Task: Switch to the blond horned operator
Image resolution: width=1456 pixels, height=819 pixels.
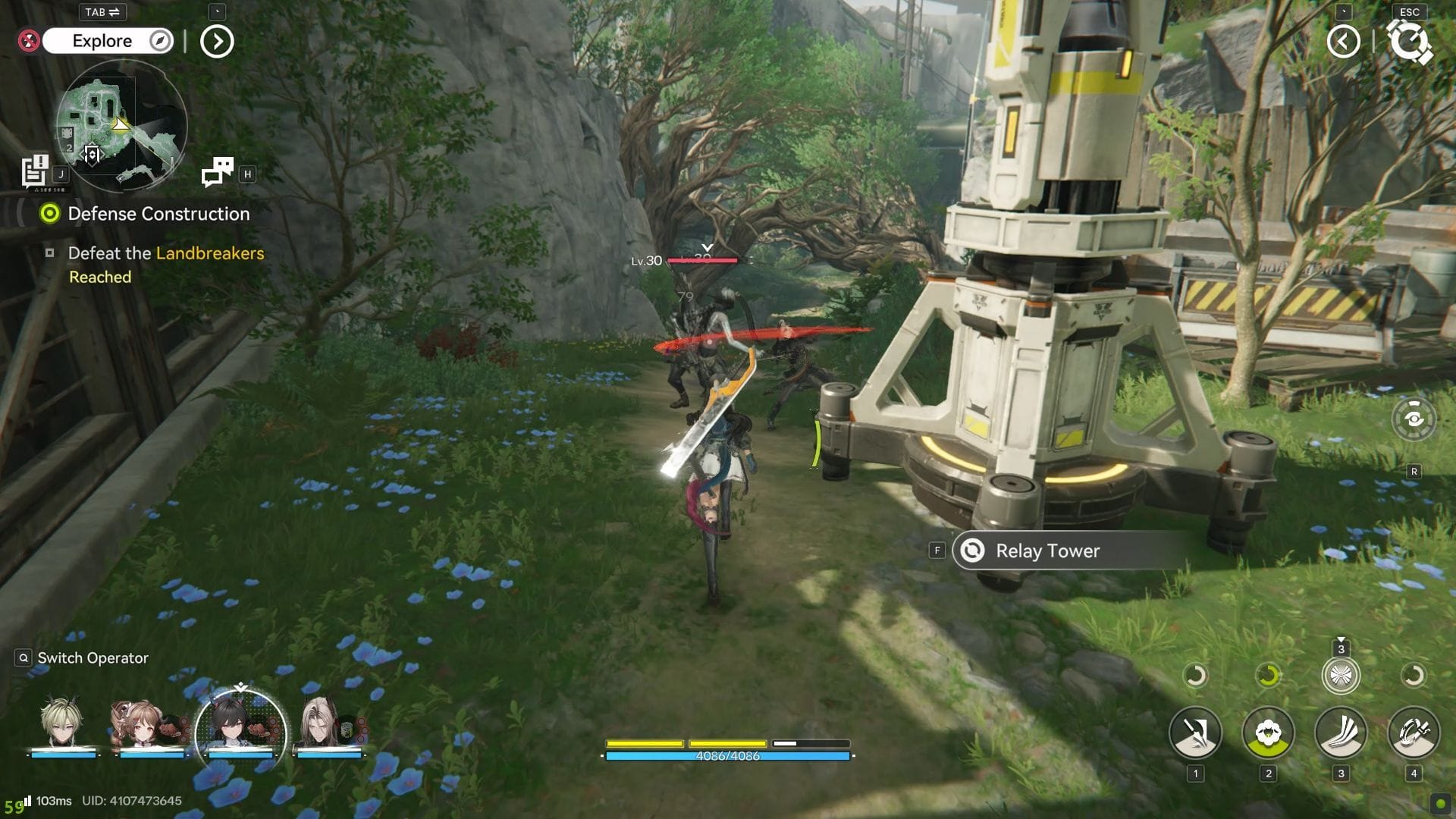Action: point(64,724)
